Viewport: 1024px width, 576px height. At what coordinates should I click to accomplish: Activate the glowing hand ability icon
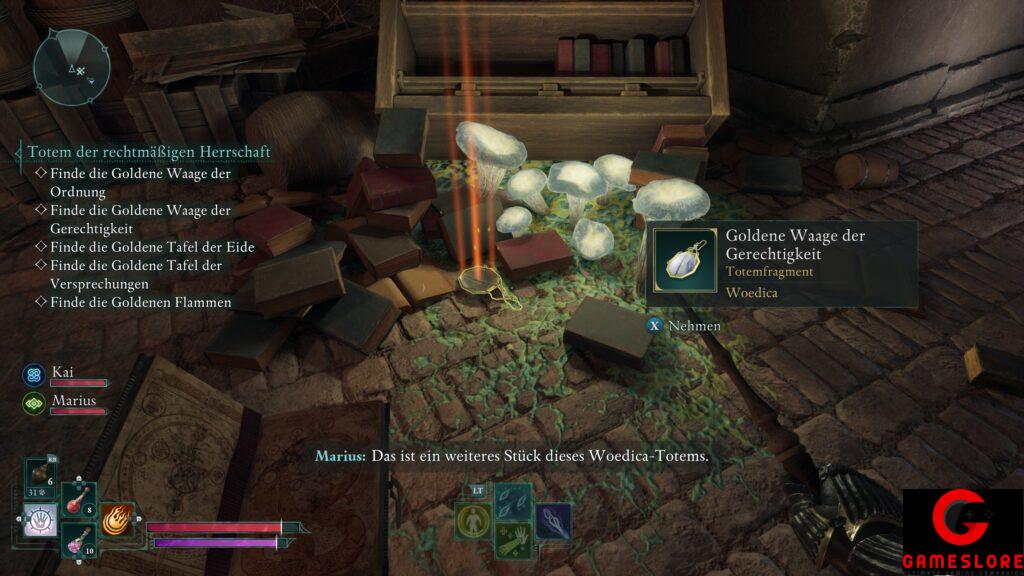(x=41, y=521)
